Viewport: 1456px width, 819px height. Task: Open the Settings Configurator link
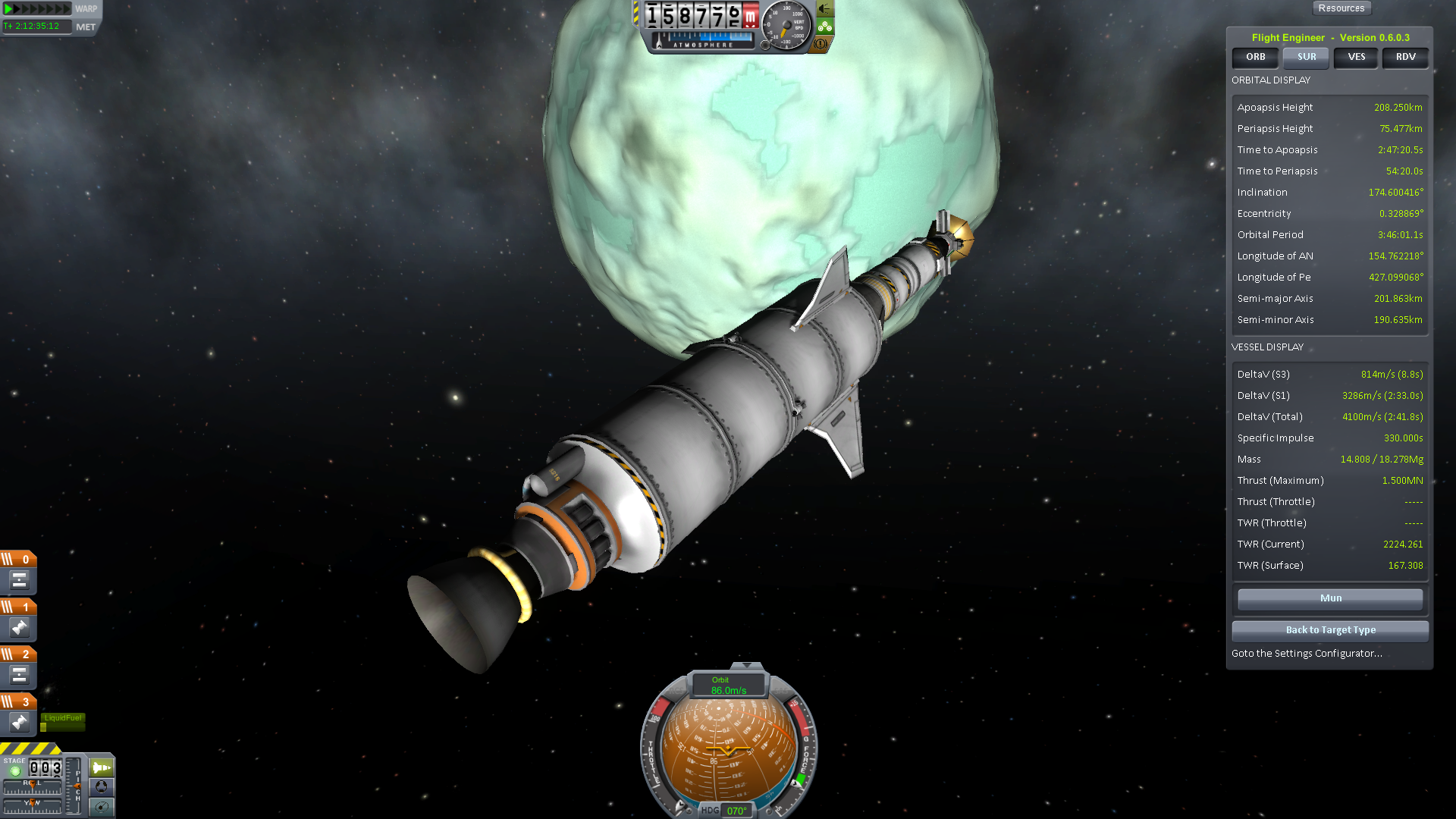coord(1307,654)
